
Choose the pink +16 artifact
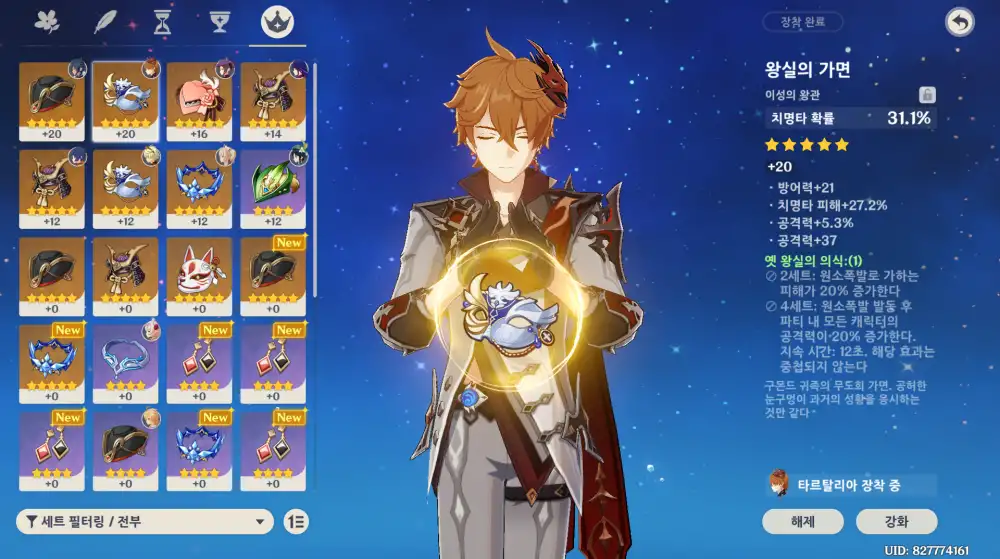[199, 101]
